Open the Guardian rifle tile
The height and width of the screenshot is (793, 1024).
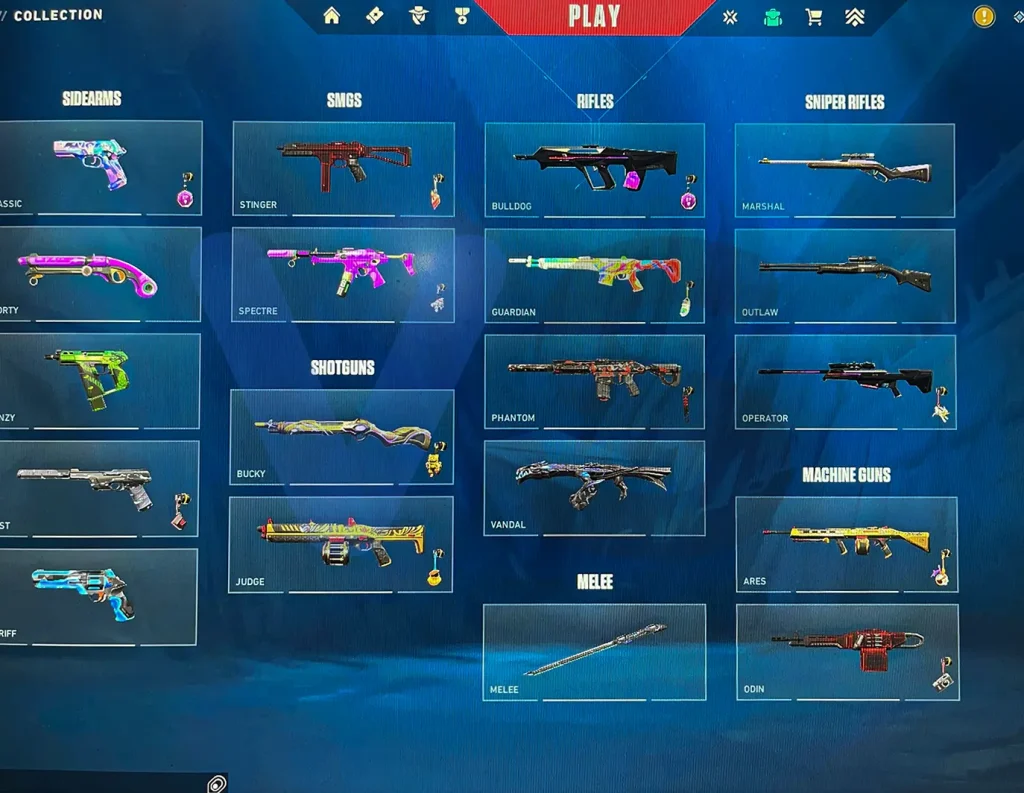coord(594,276)
